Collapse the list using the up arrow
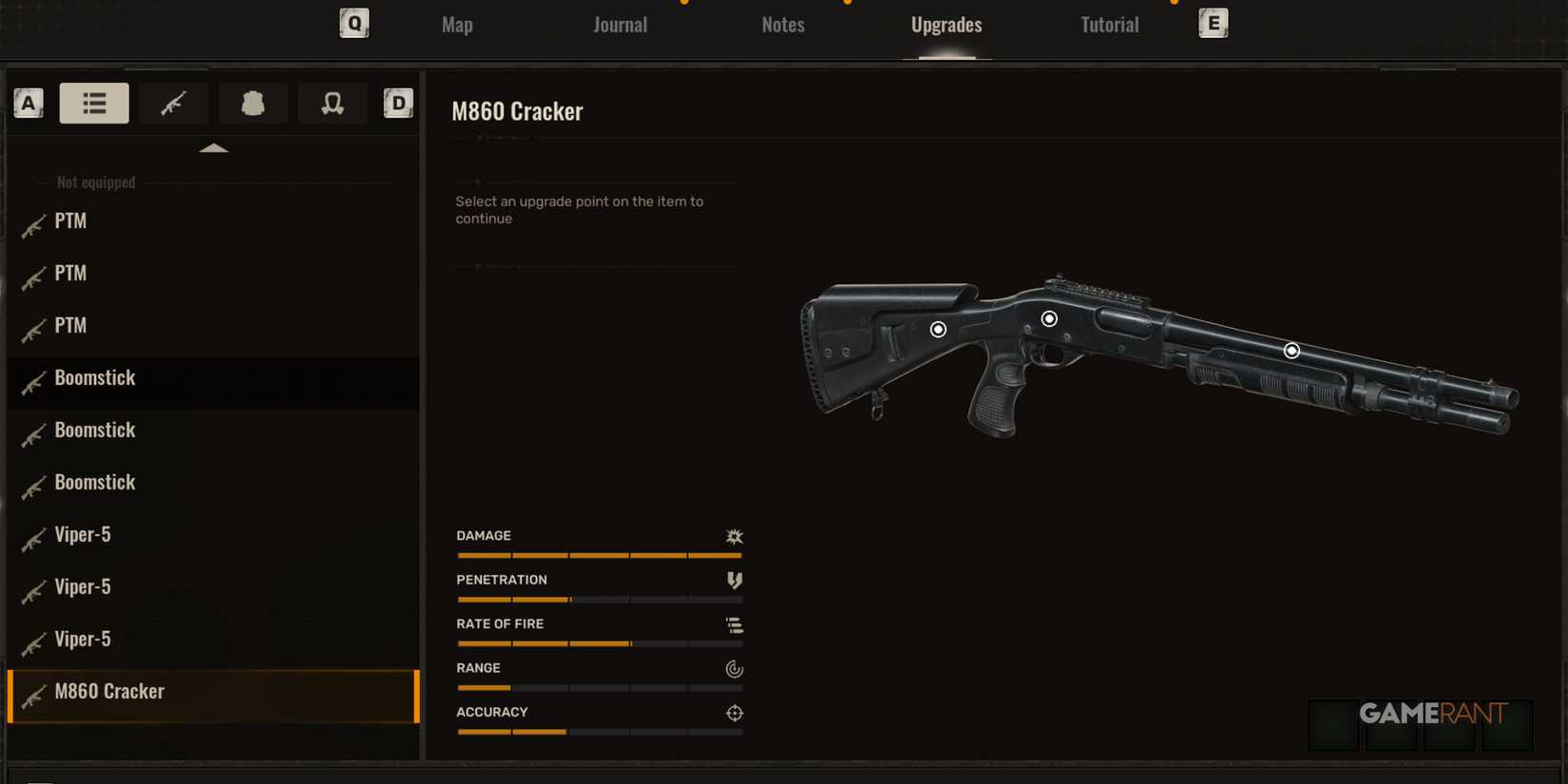This screenshot has width=1568, height=784. [x=215, y=147]
